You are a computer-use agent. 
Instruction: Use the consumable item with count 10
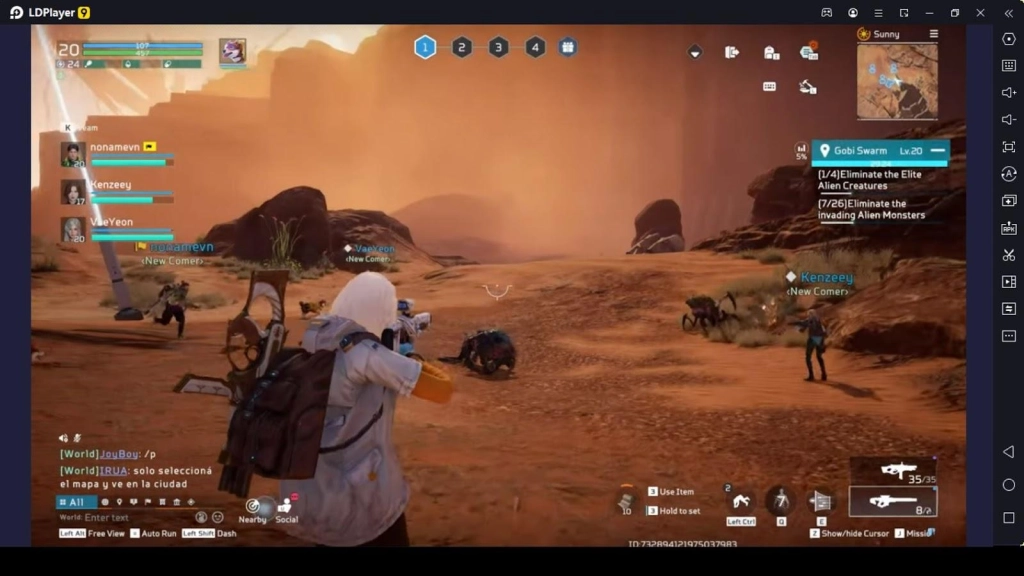pos(626,501)
